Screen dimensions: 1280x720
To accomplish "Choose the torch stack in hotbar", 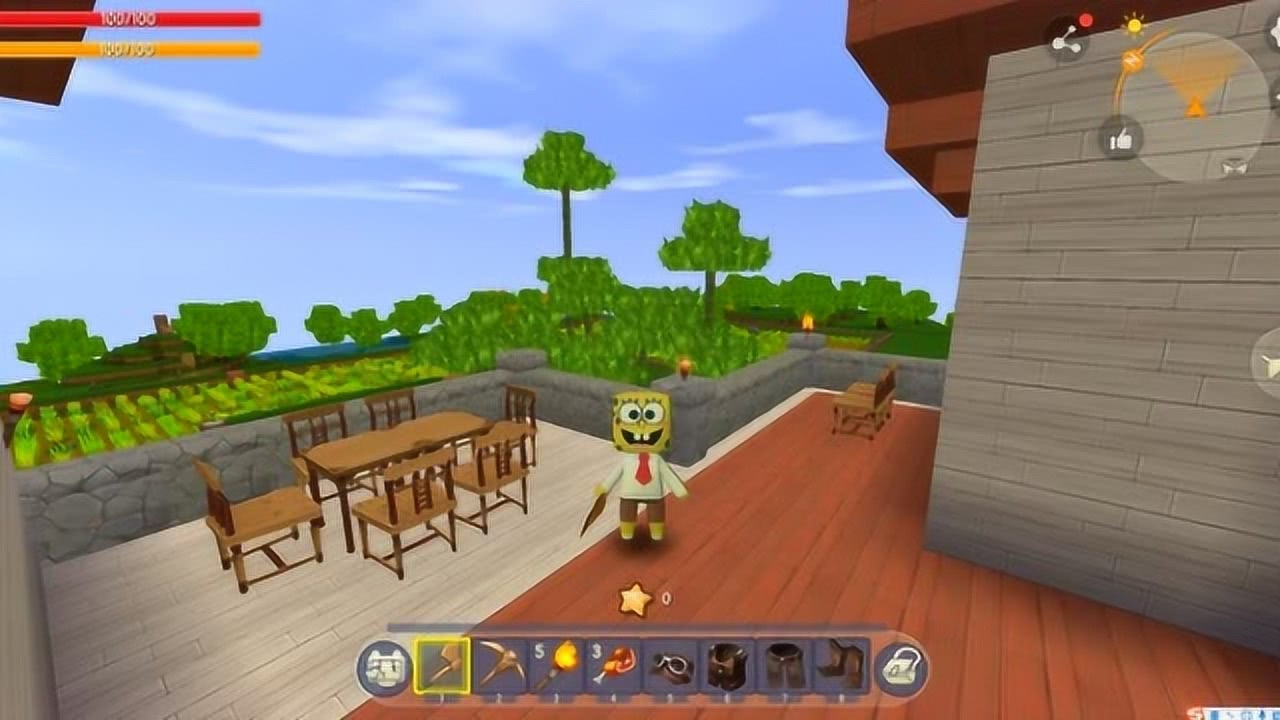I will [x=557, y=665].
